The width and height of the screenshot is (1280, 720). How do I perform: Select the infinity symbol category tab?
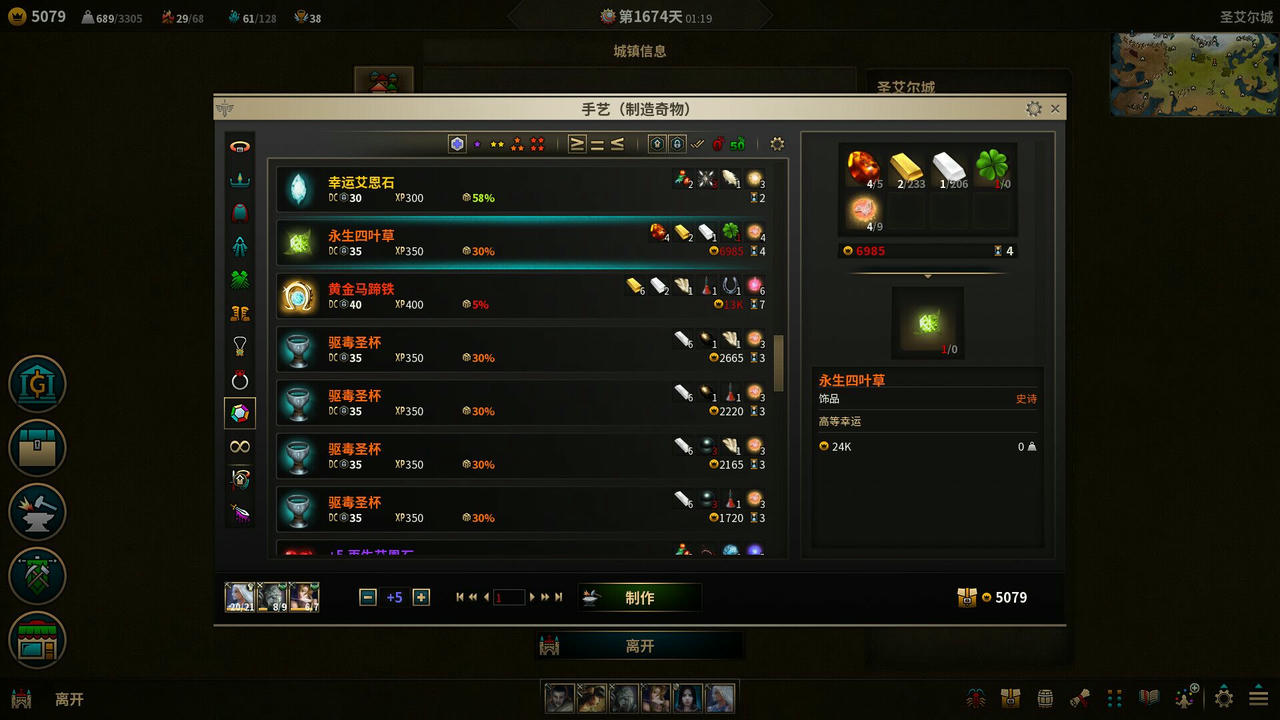point(240,446)
